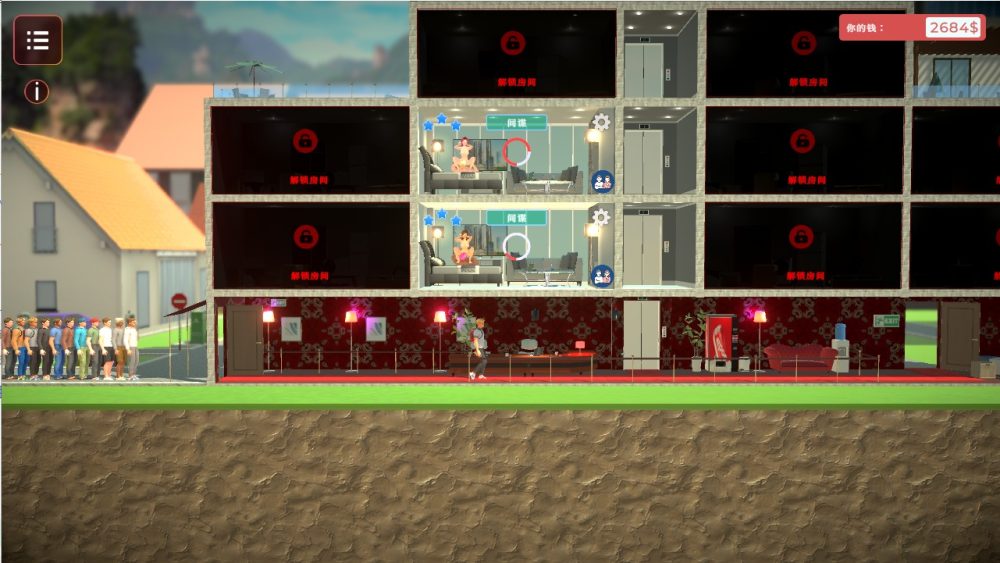Click the staff icon in the upper unlocked room
Image resolution: width=1000 pixels, height=563 pixels.
point(602,181)
